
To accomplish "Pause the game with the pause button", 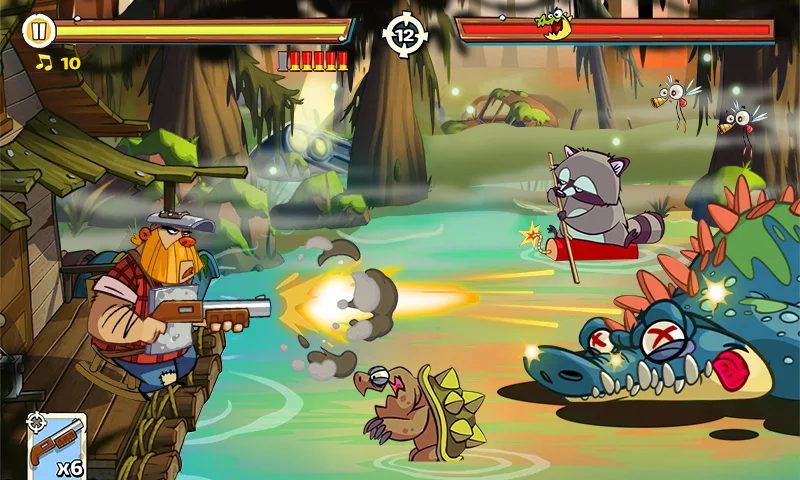I will (x=38, y=31).
